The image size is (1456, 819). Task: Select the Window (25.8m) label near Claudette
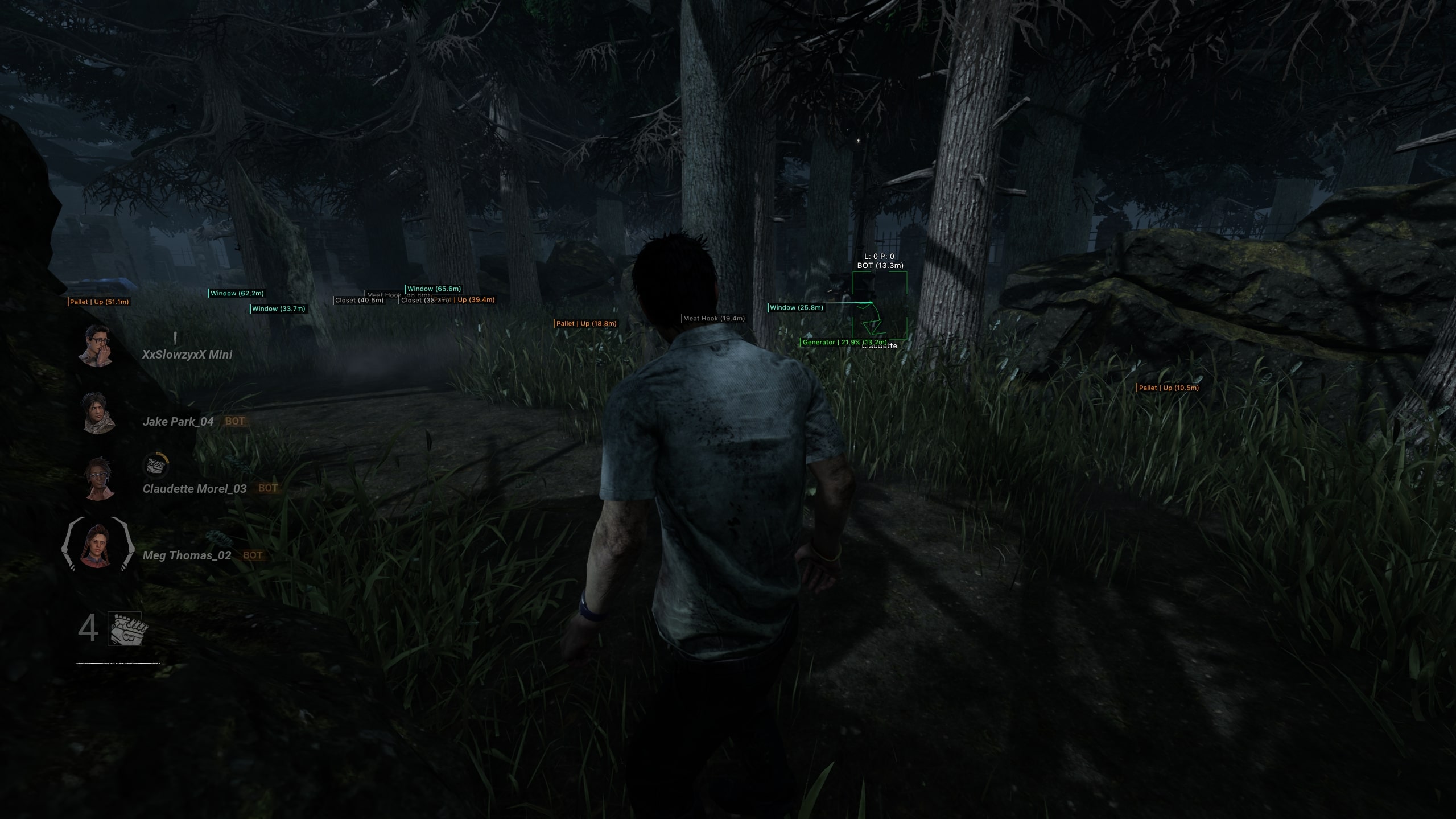795,307
